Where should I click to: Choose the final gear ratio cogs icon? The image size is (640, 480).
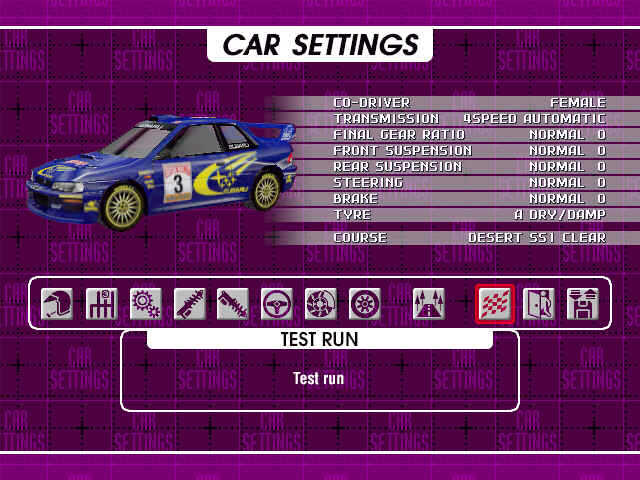click(145, 303)
